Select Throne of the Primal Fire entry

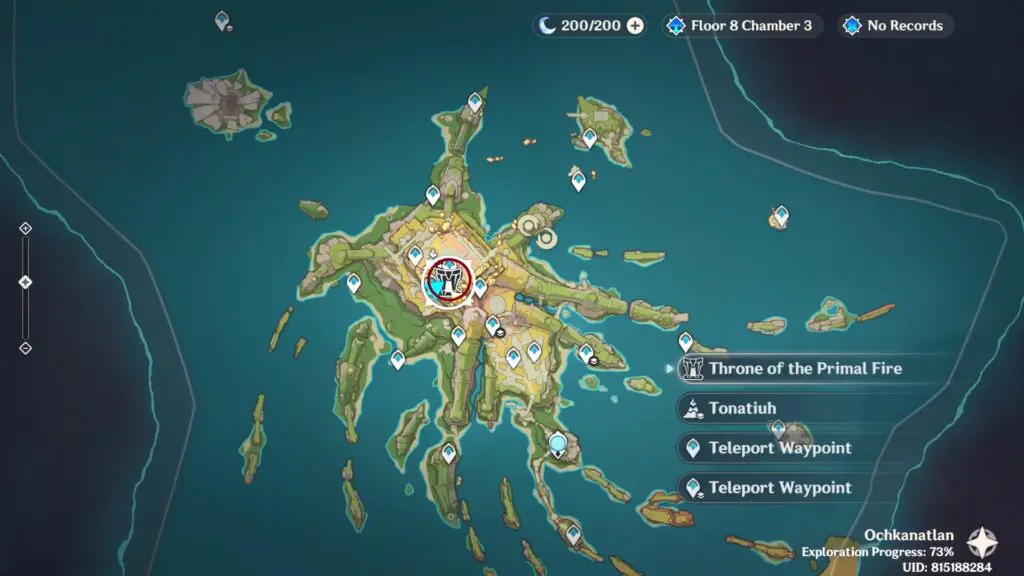[x=790, y=368]
